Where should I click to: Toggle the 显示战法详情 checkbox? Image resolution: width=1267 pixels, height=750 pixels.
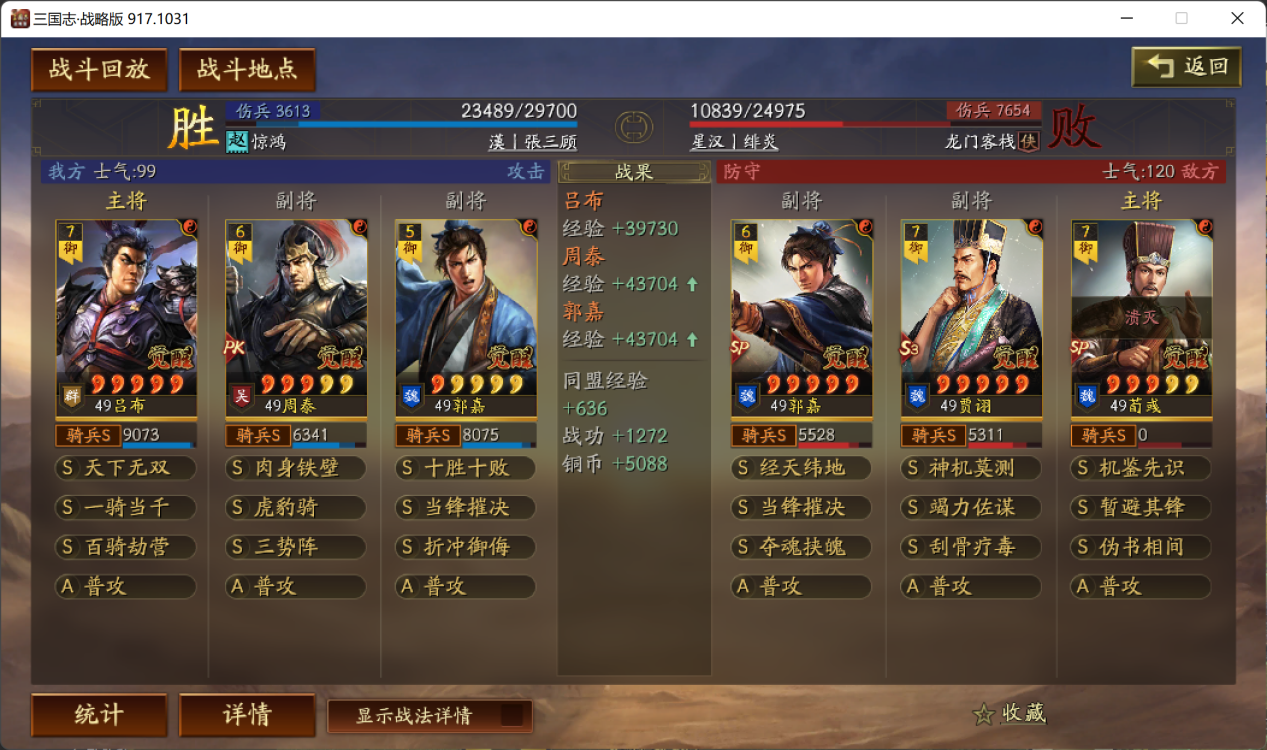[x=511, y=715]
